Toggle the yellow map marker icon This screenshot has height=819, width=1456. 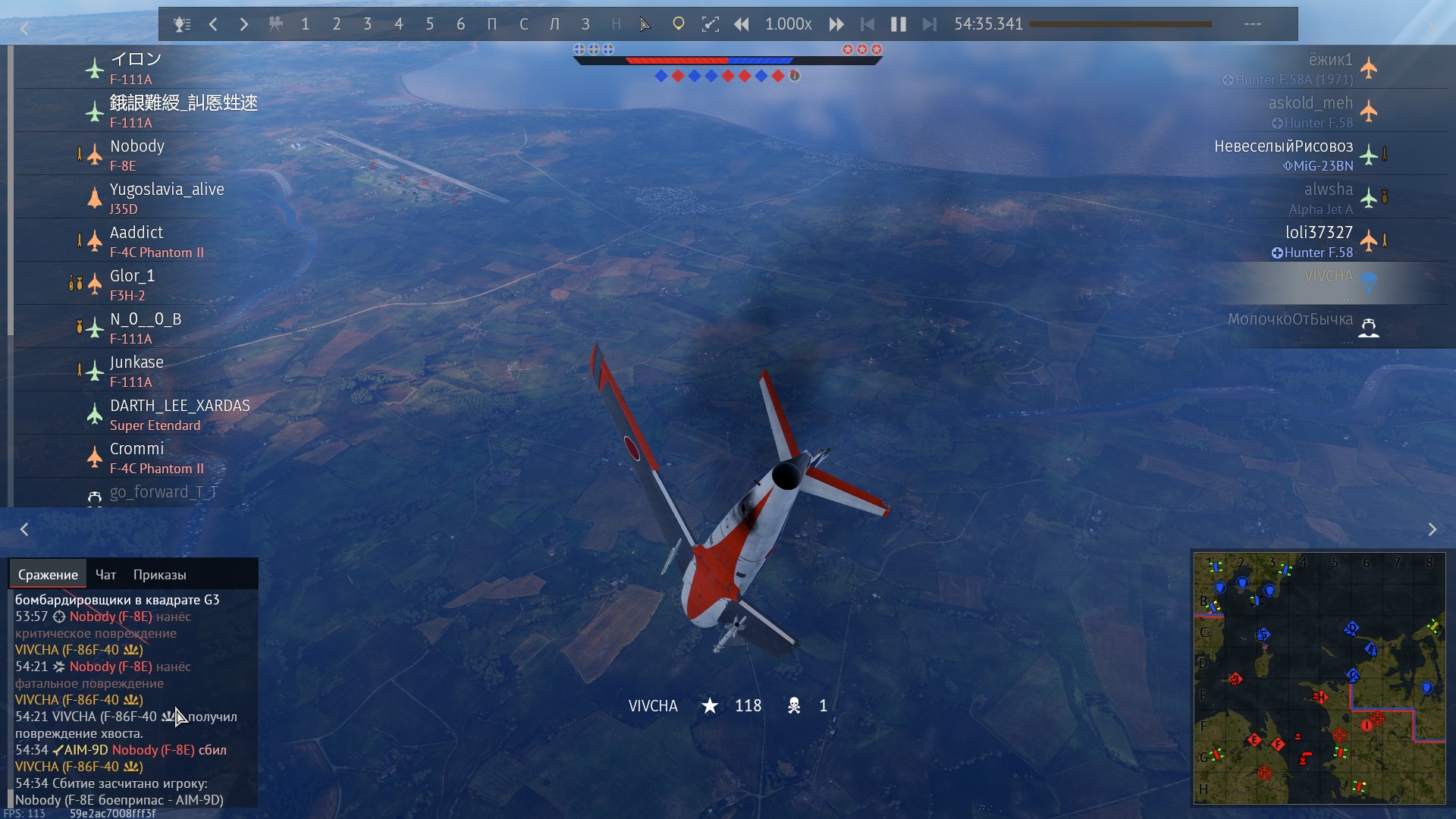coord(678,24)
